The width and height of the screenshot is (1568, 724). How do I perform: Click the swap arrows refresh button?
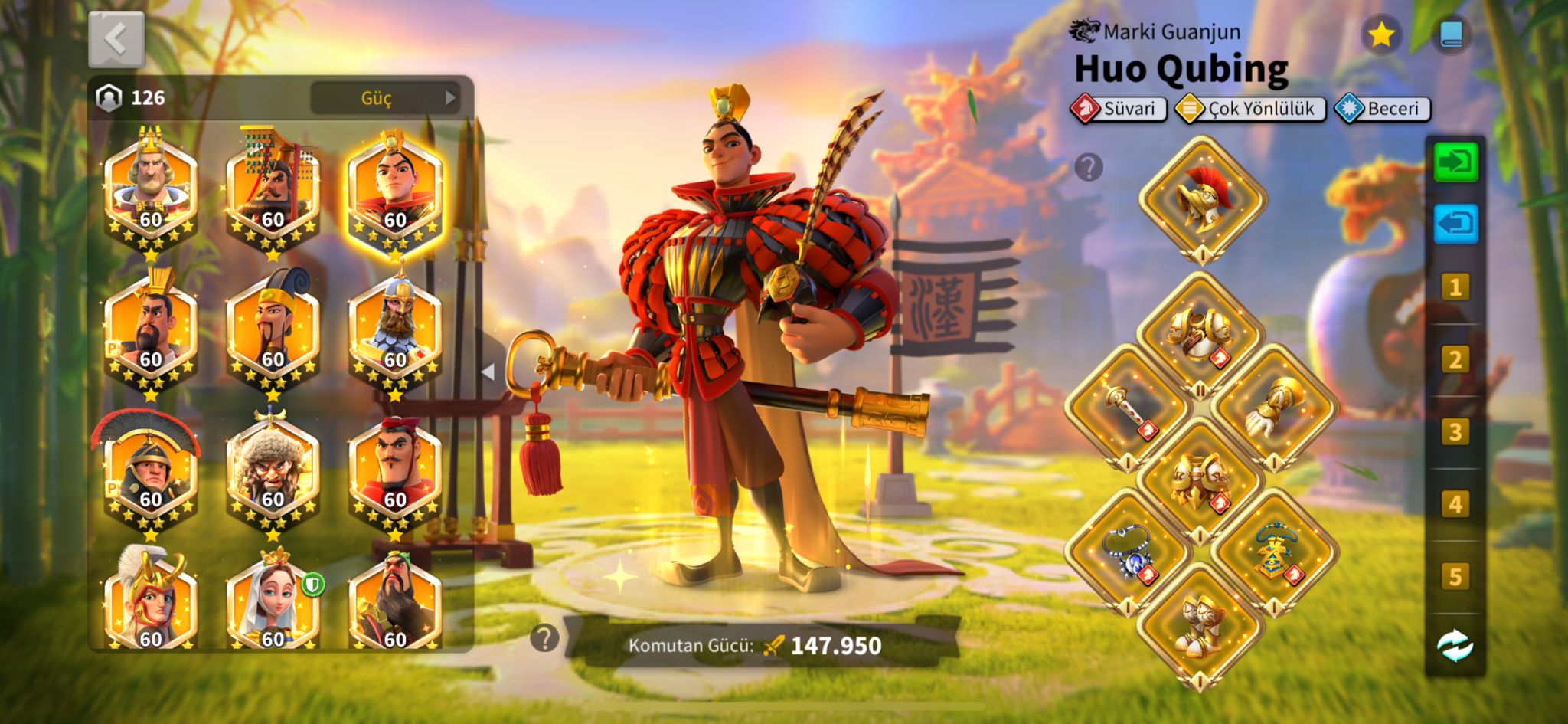point(1455,646)
